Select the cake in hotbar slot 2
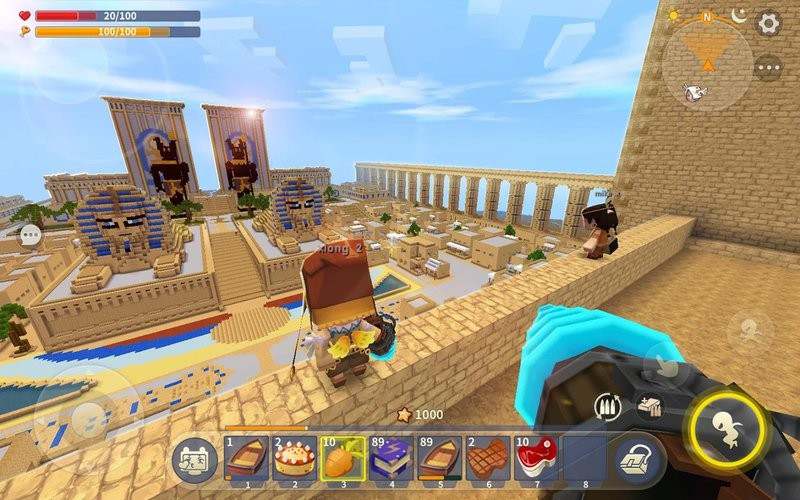This screenshot has height=500, width=800. pyautogui.click(x=291, y=459)
